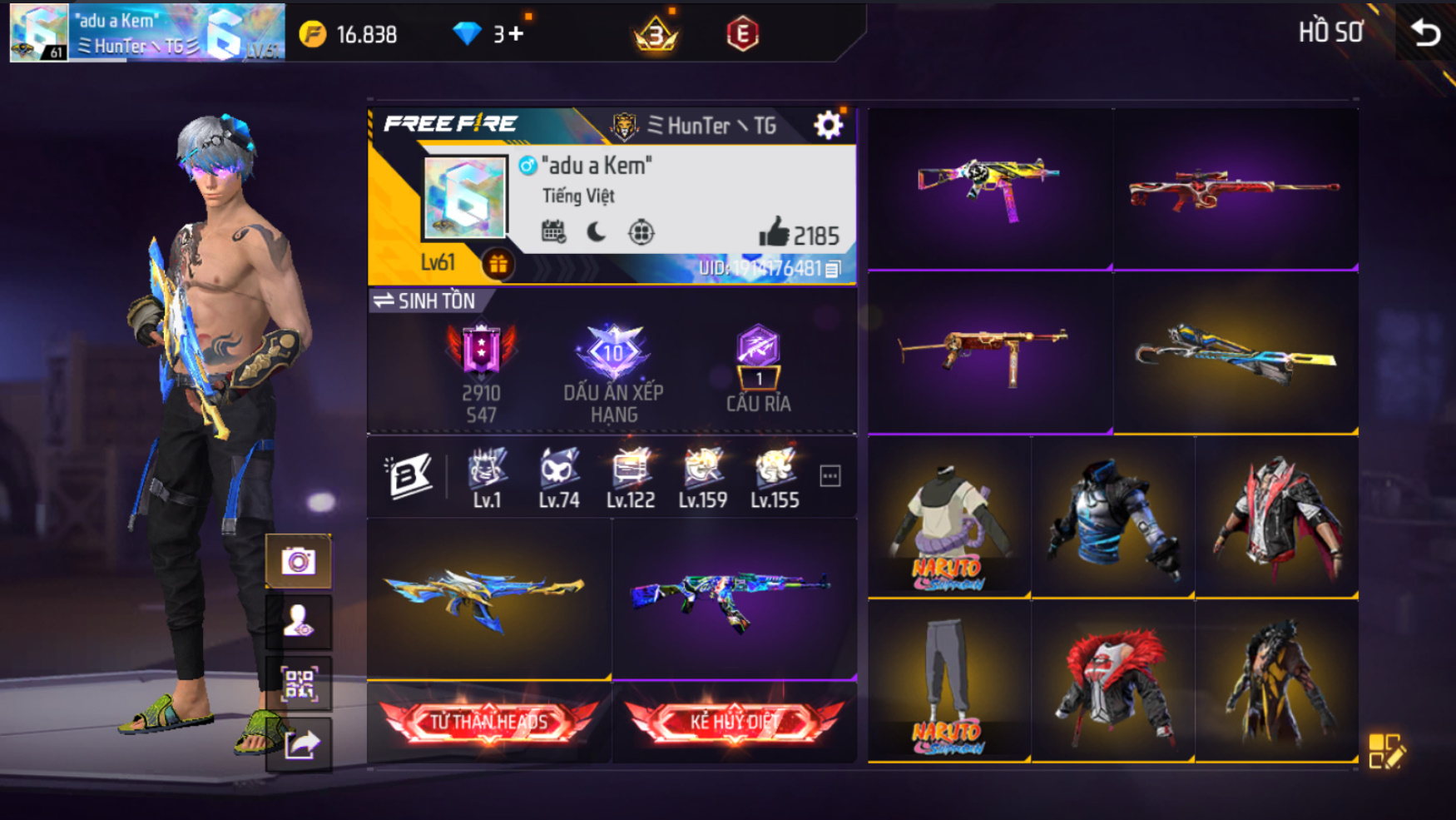1456x820 pixels.
Task: Expand the more badges ellipsis button
Action: tap(830, 476)
